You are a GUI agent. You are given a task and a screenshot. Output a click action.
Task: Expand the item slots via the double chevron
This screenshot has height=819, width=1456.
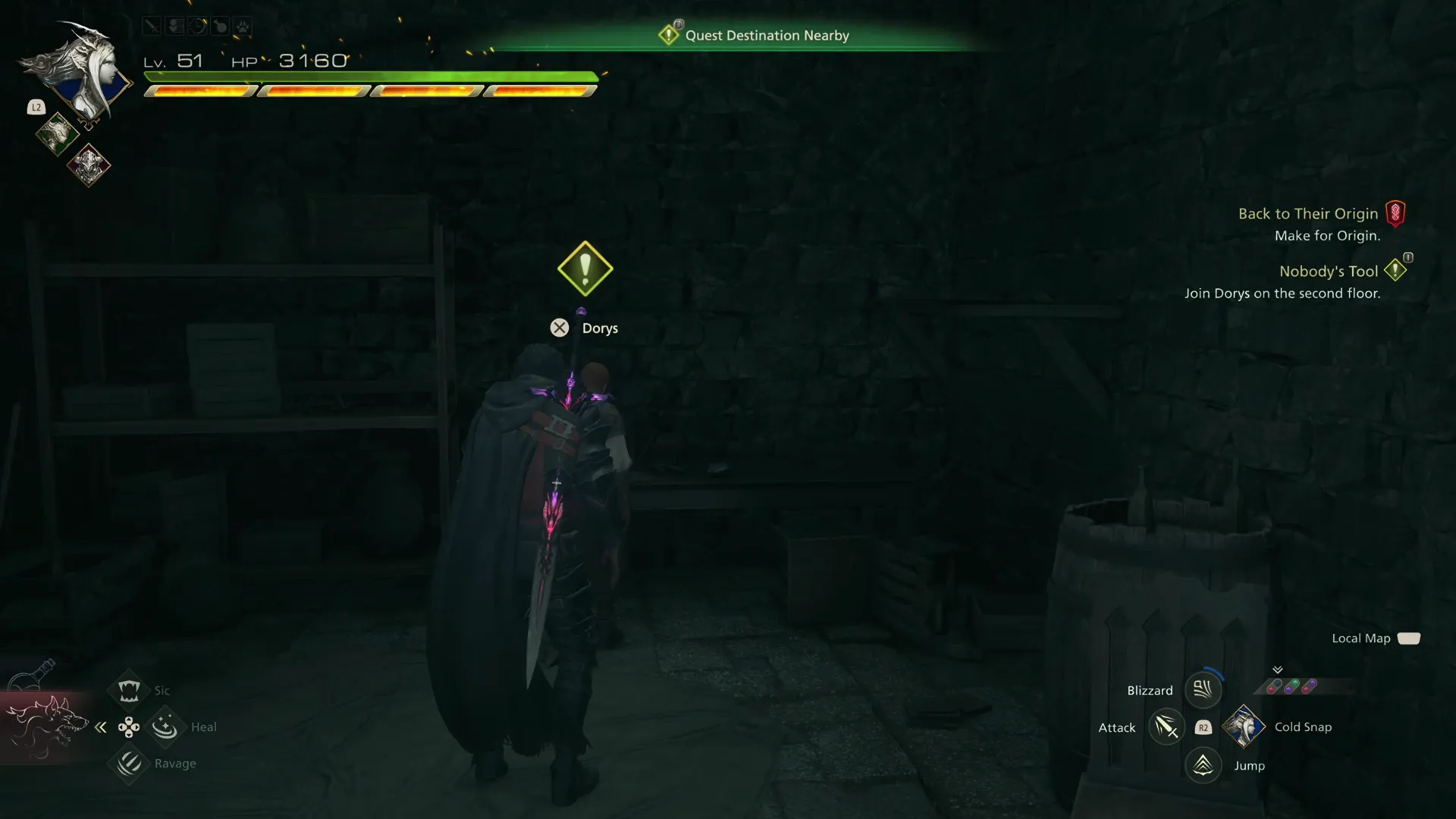pos(1278,670)
